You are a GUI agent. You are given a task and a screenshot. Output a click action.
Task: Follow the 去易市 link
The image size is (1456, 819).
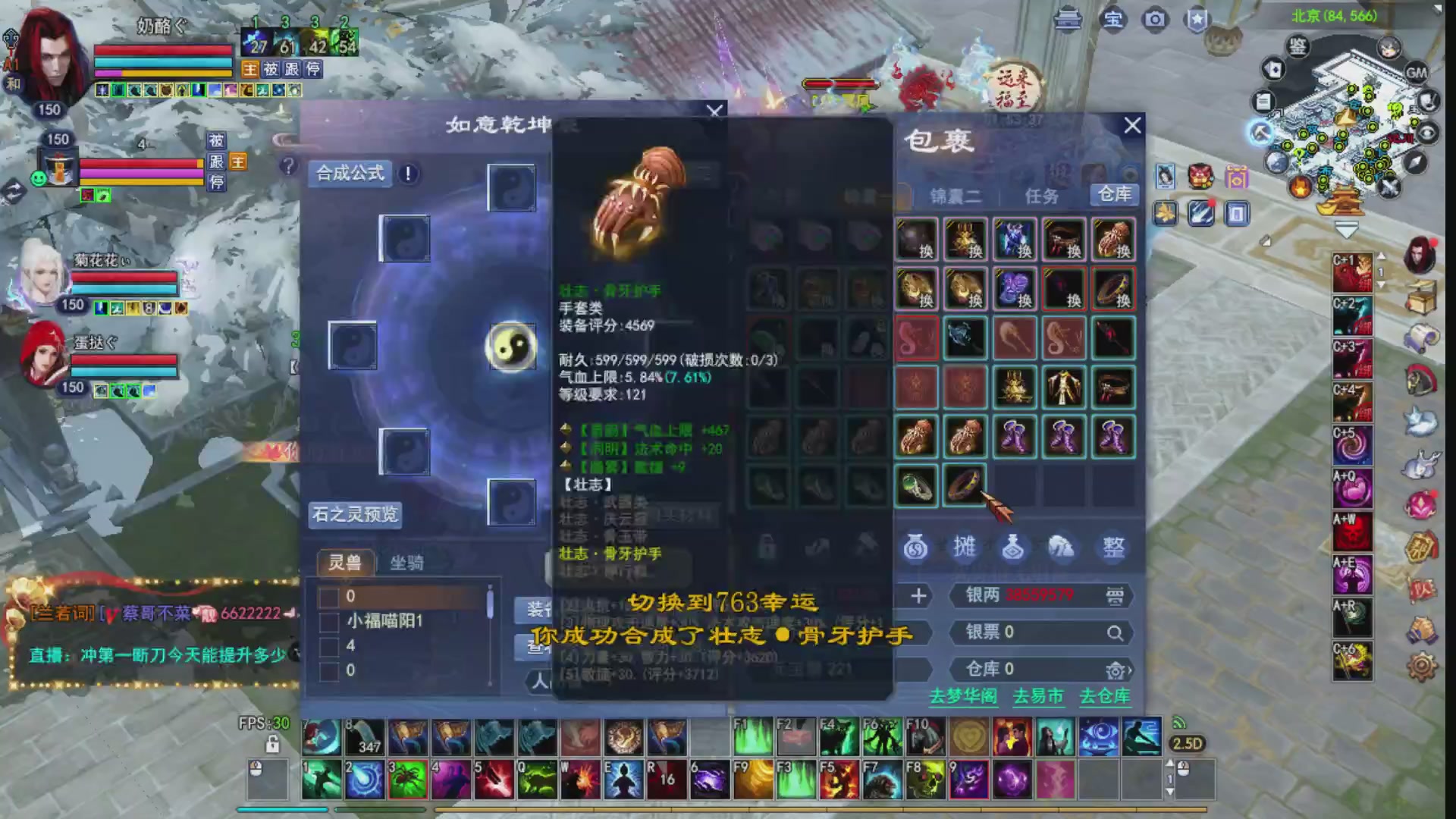1040,695
